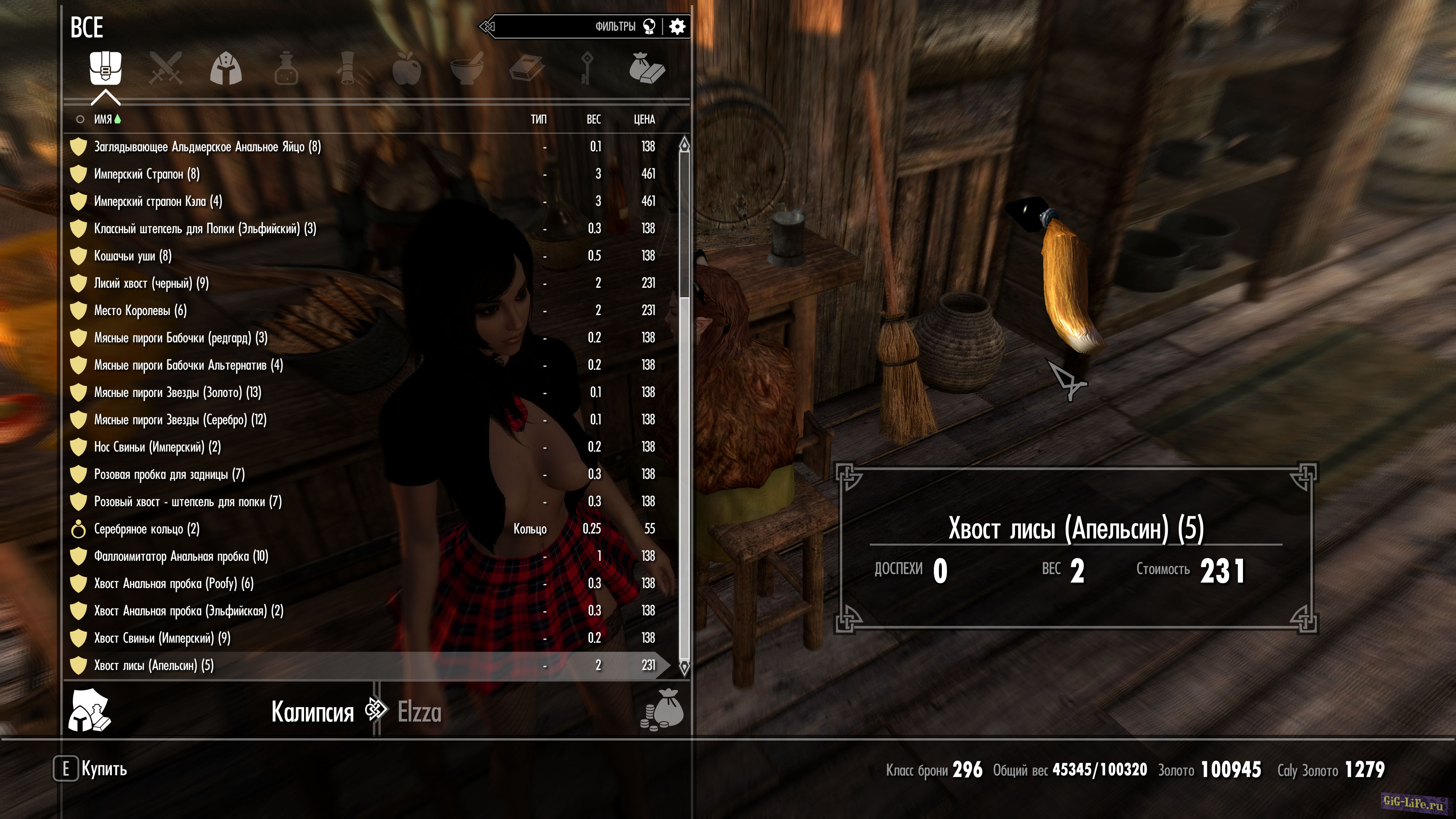Switch to the books category
1456x819 pixels.
point(527,68)
